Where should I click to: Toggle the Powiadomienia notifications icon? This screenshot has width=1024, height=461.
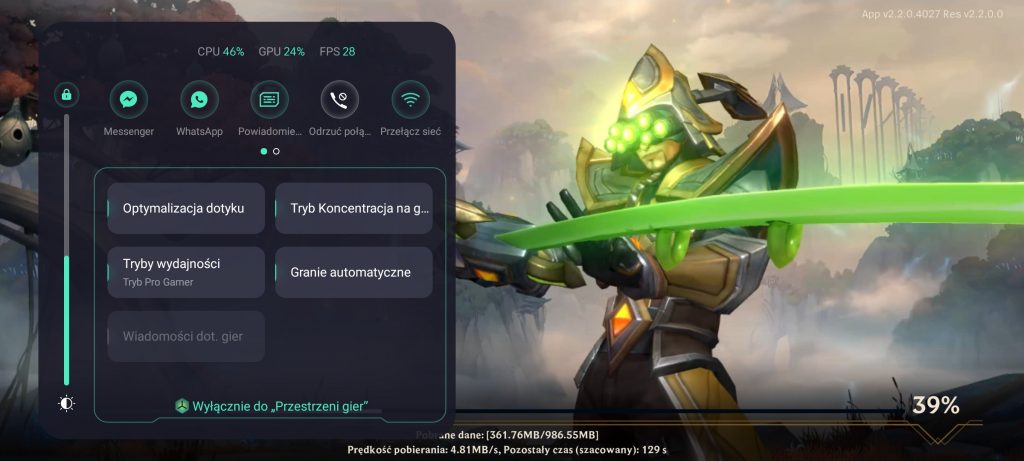[x=269, y=100]
